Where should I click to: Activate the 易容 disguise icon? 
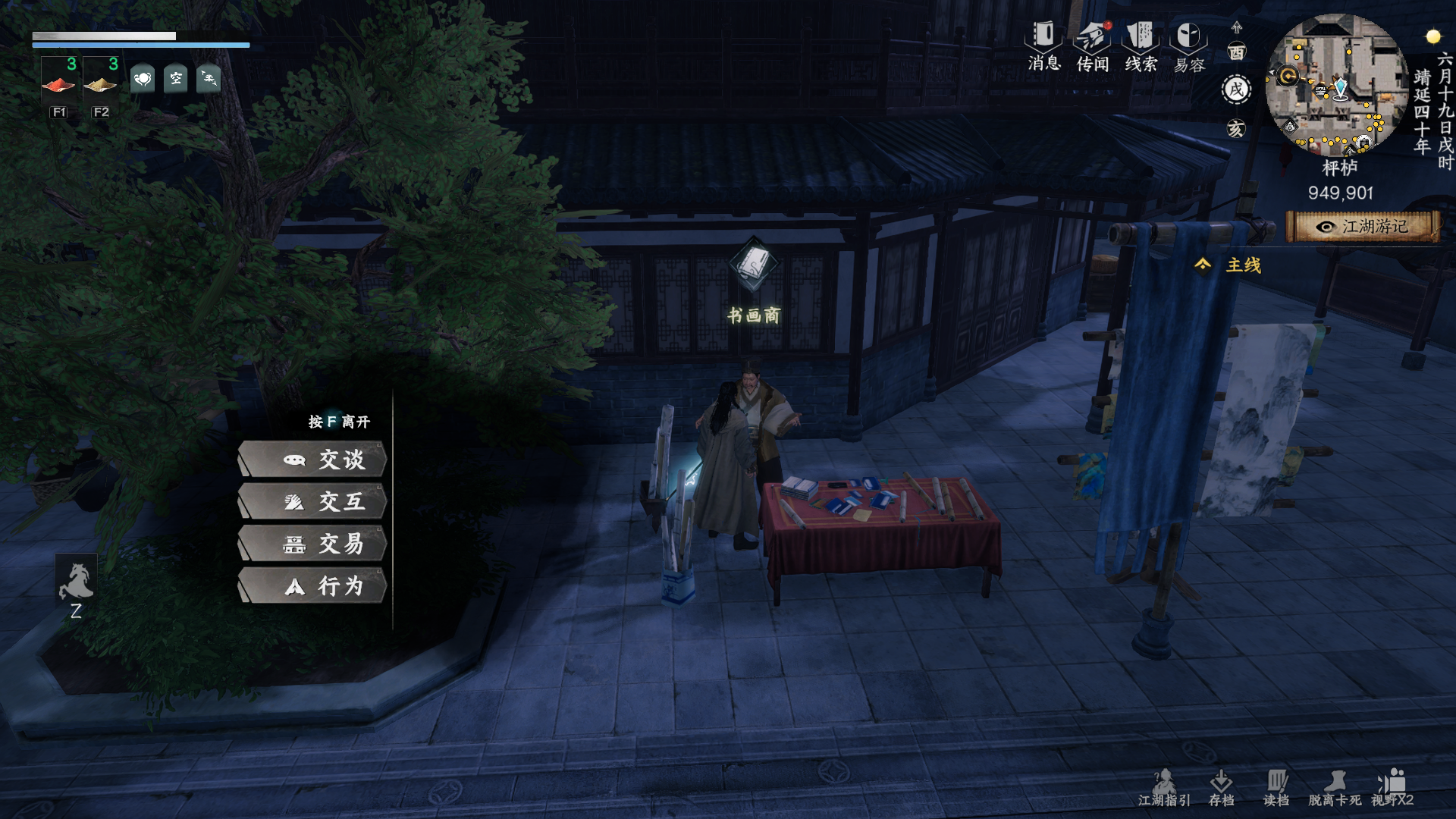1189,45
